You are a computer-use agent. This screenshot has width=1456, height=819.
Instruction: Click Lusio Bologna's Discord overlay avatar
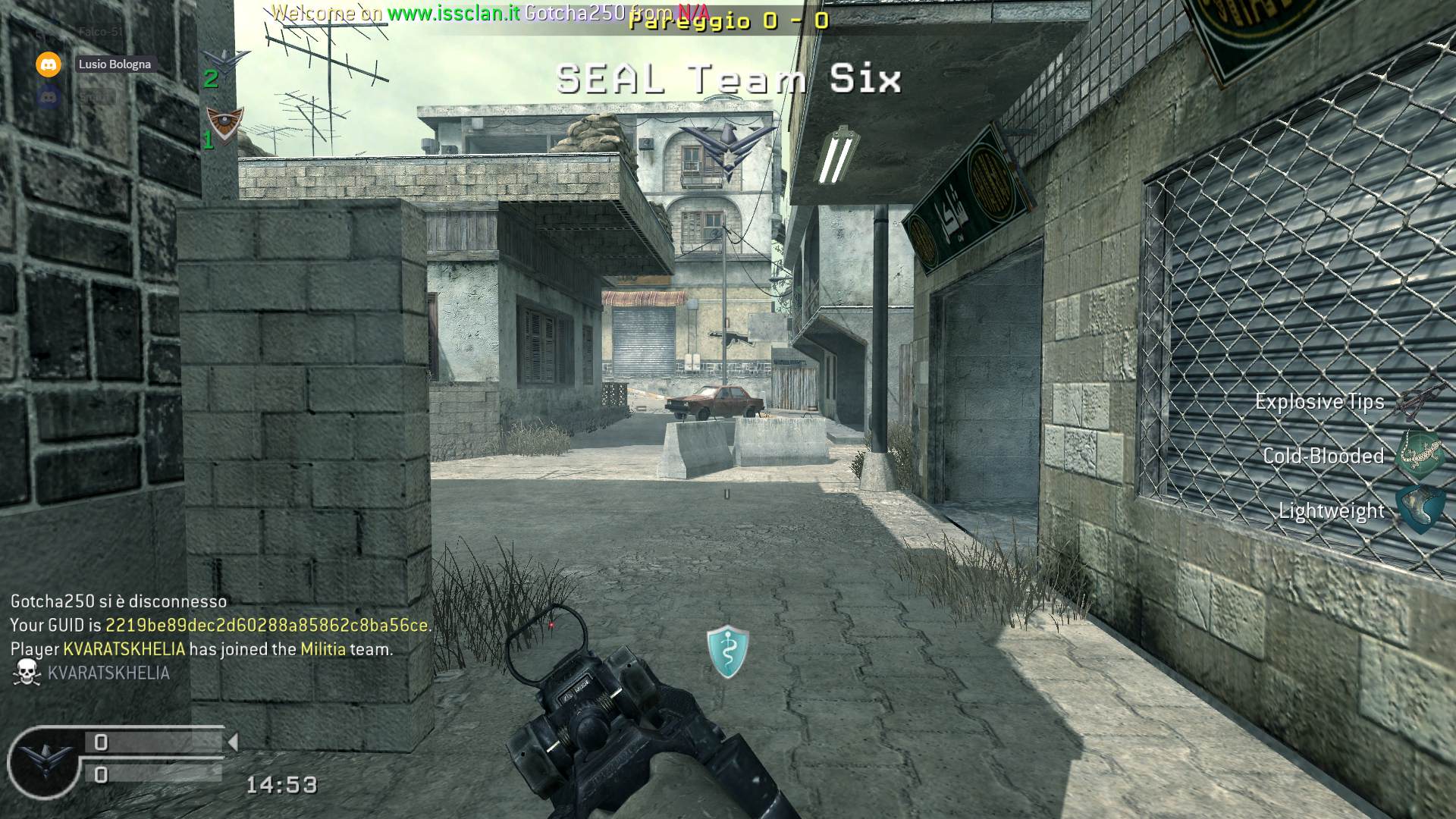49,64
